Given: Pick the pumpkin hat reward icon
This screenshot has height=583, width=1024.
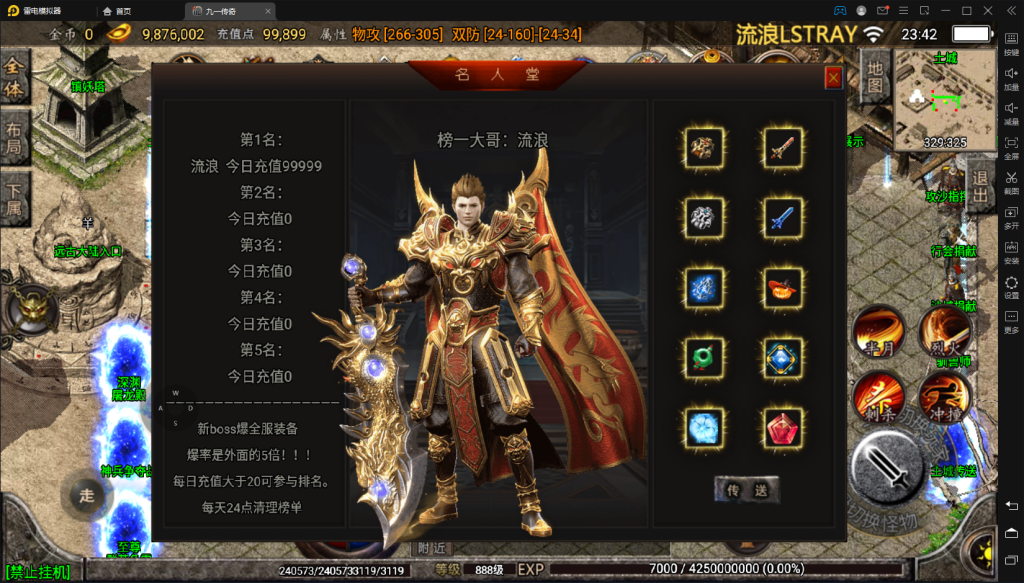Looking at the screenshot, I should click(x=783, y=287).
